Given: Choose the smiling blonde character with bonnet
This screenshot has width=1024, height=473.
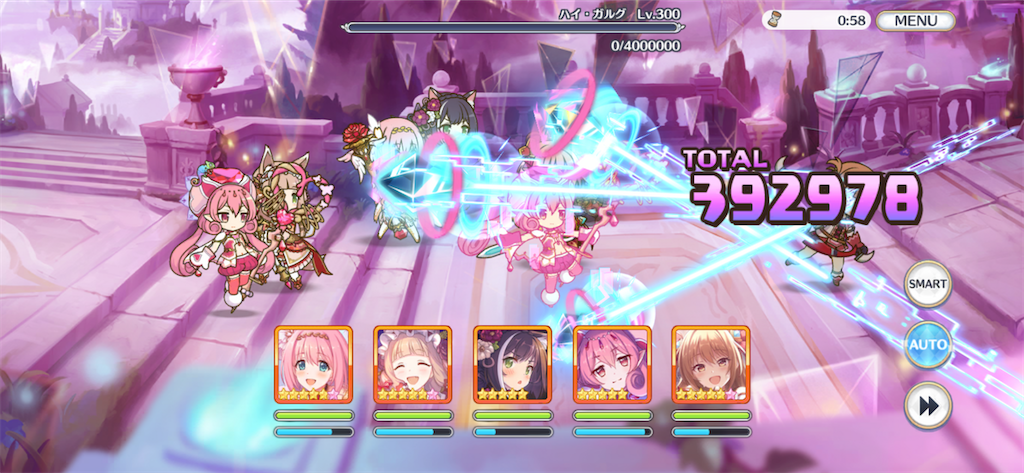Looking at the screenshot, I should 412,364.
